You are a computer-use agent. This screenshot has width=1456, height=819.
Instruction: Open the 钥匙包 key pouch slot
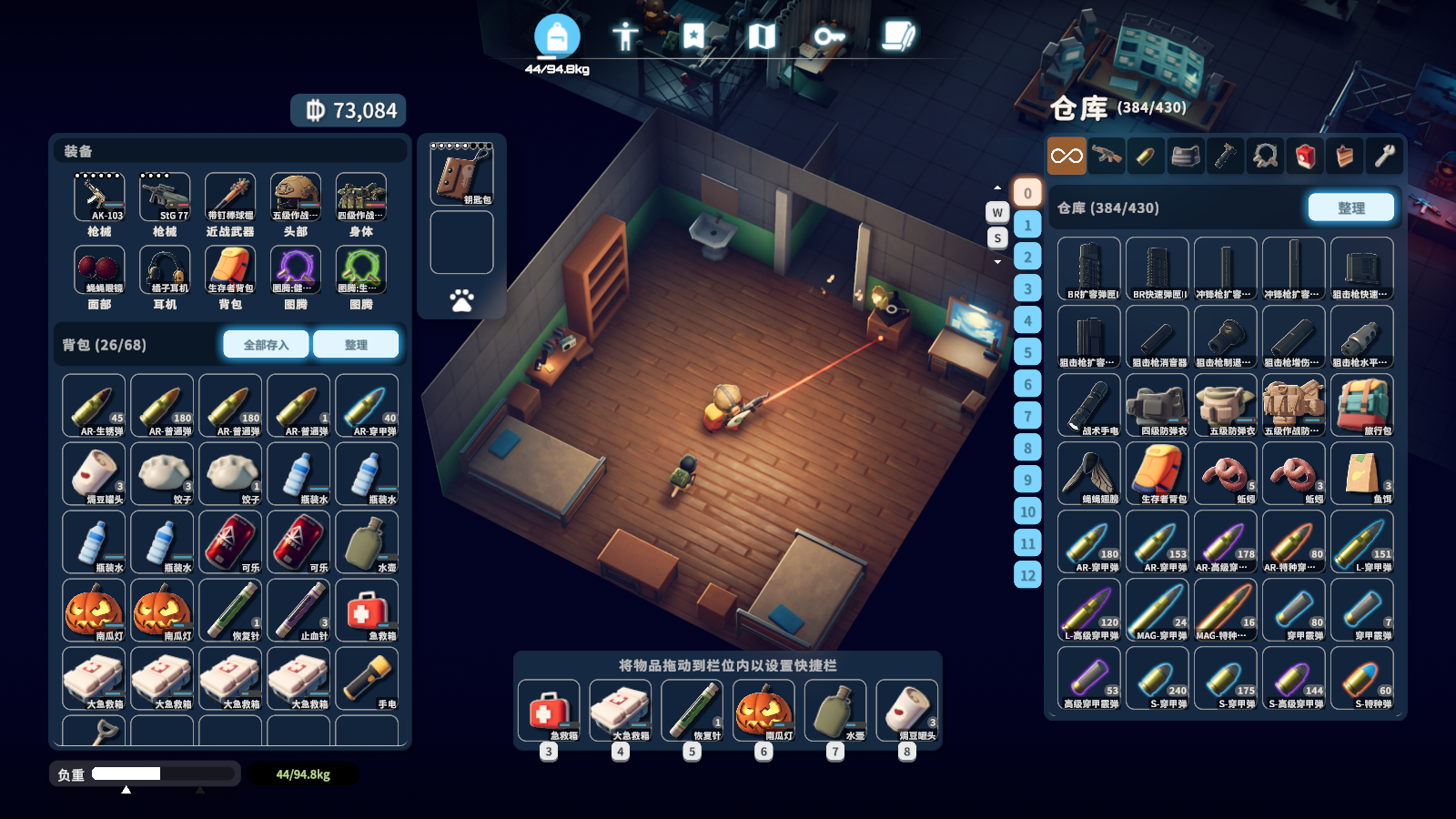click(461, 175)
